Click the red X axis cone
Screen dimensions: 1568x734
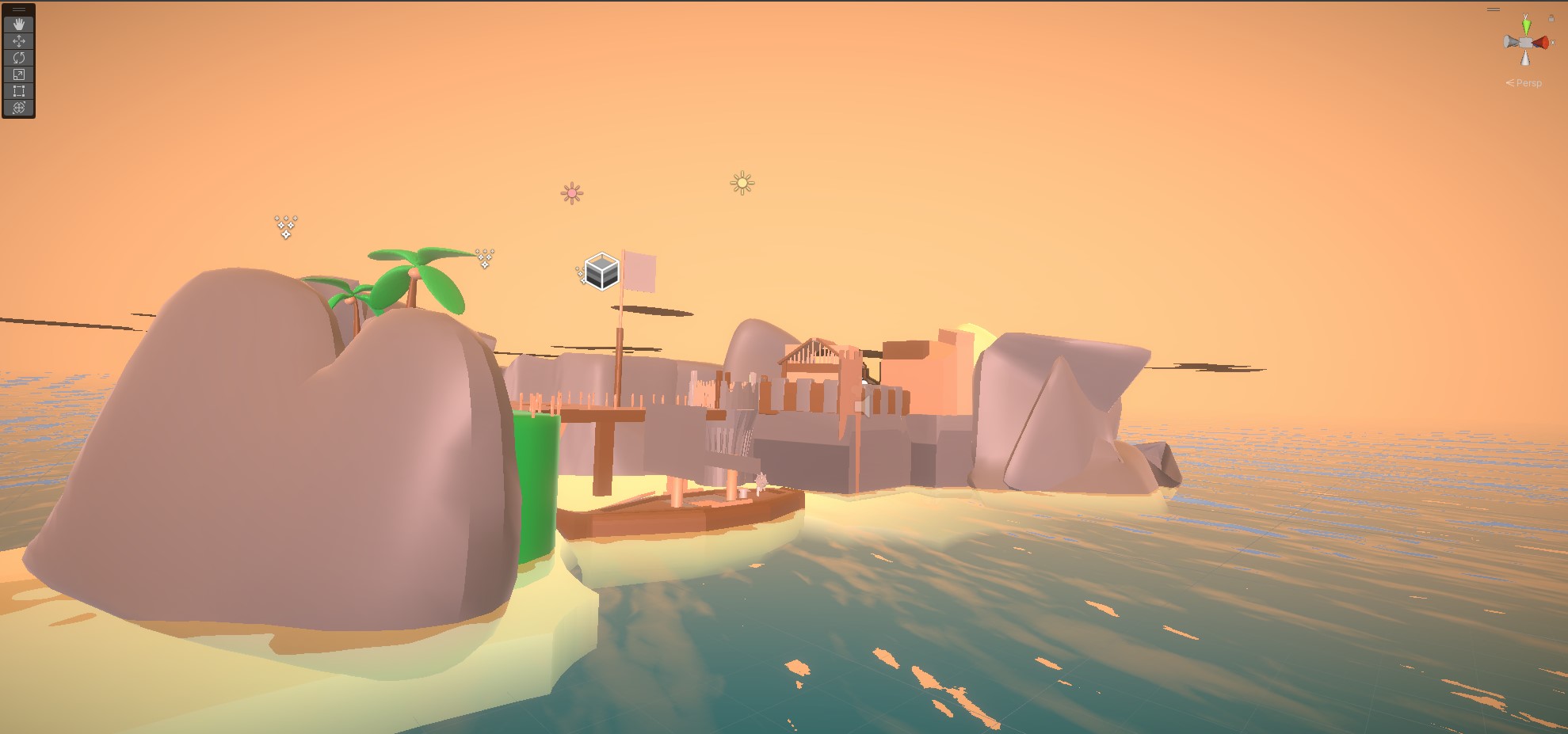[x=1541, y=43]
